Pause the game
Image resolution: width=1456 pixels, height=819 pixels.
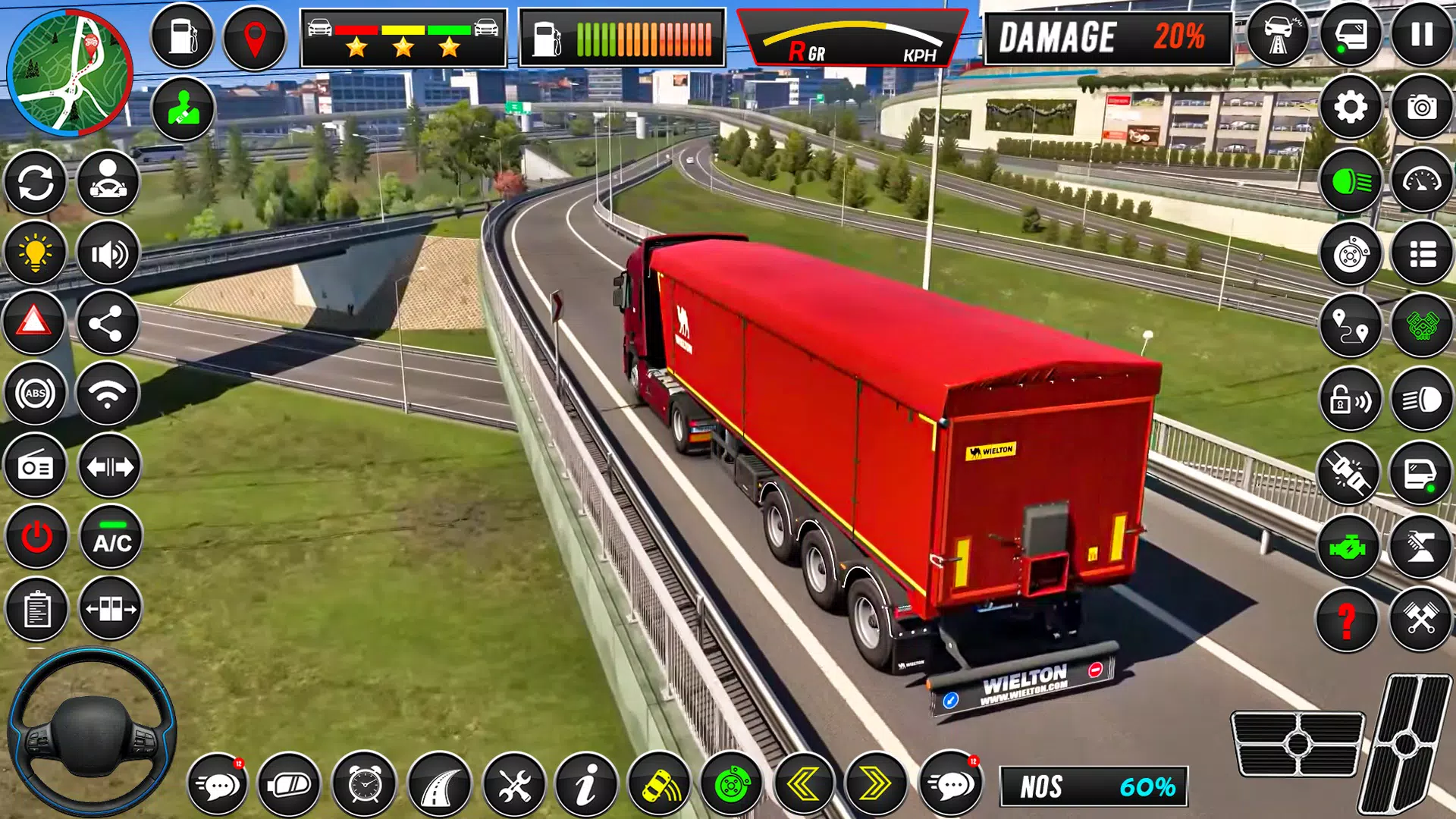click(1423, 36)
